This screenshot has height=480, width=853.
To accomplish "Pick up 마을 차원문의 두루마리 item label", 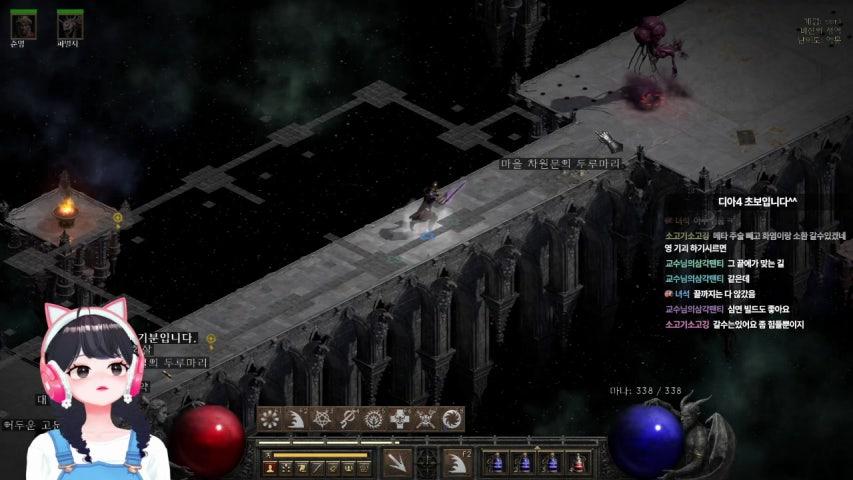I will pos(560,162).
